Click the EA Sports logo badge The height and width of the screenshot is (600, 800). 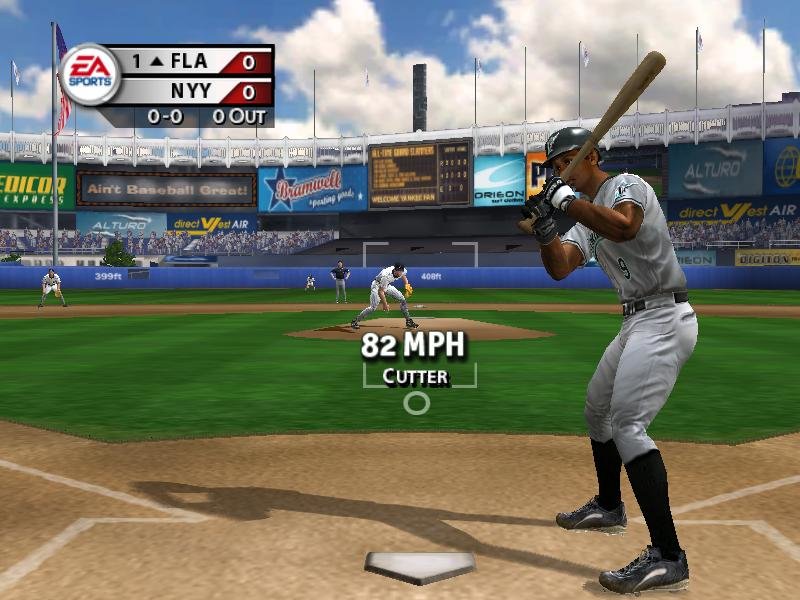[89, 74]
